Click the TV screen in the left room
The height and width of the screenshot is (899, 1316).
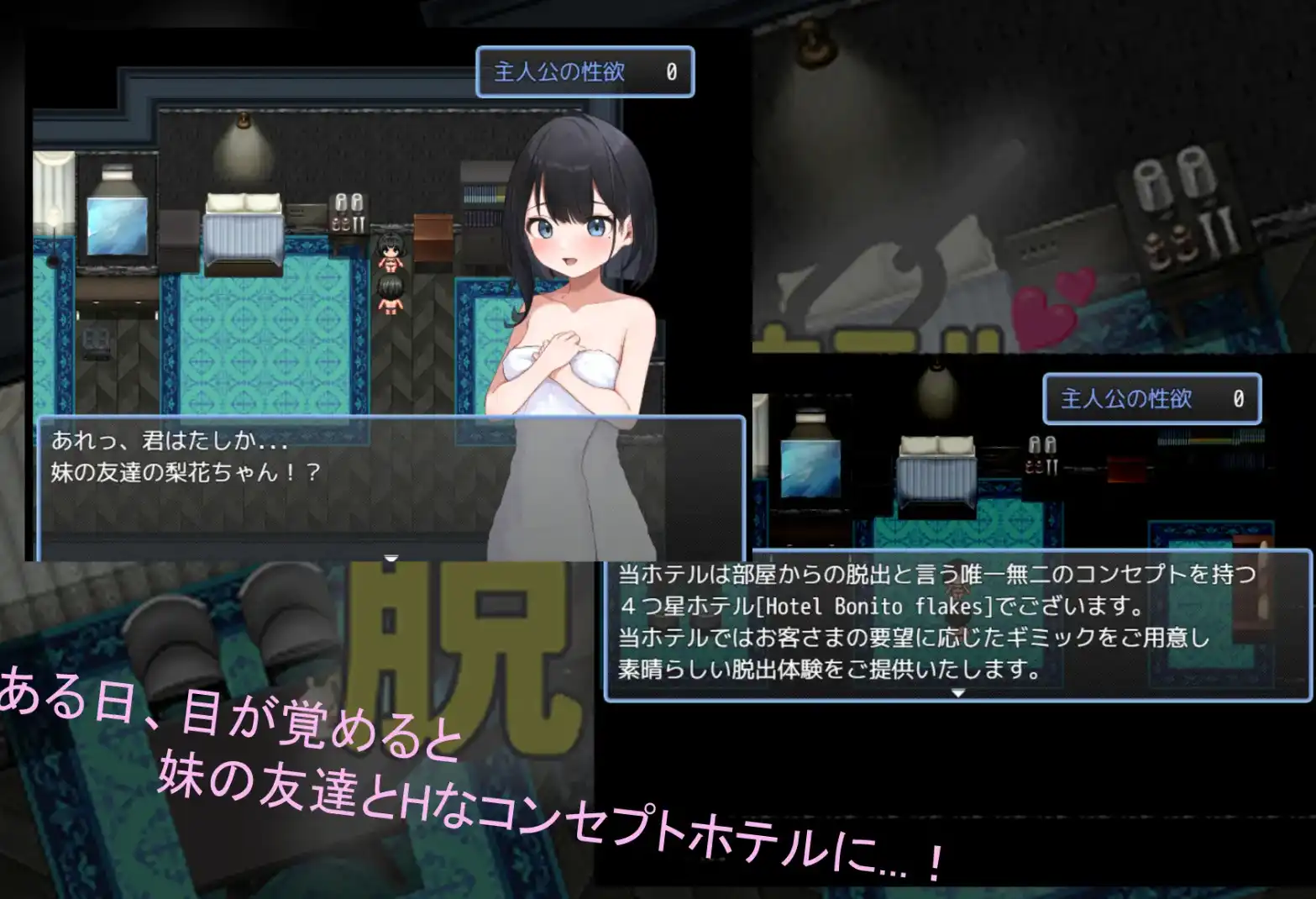pos(116,225)
